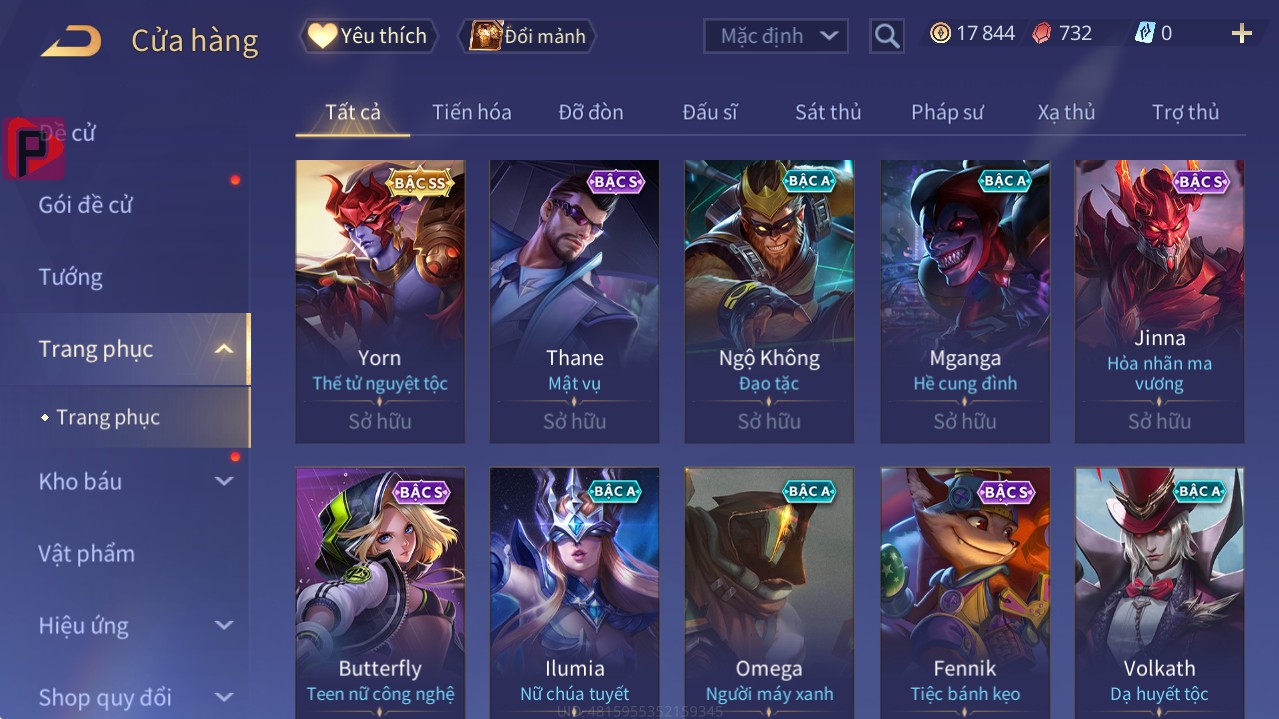Image resolution: width=1279 pixels, height=719 pixels.
Task: Select the Yorn Thế tử nguyệt tộc skin
Action: 380,300
